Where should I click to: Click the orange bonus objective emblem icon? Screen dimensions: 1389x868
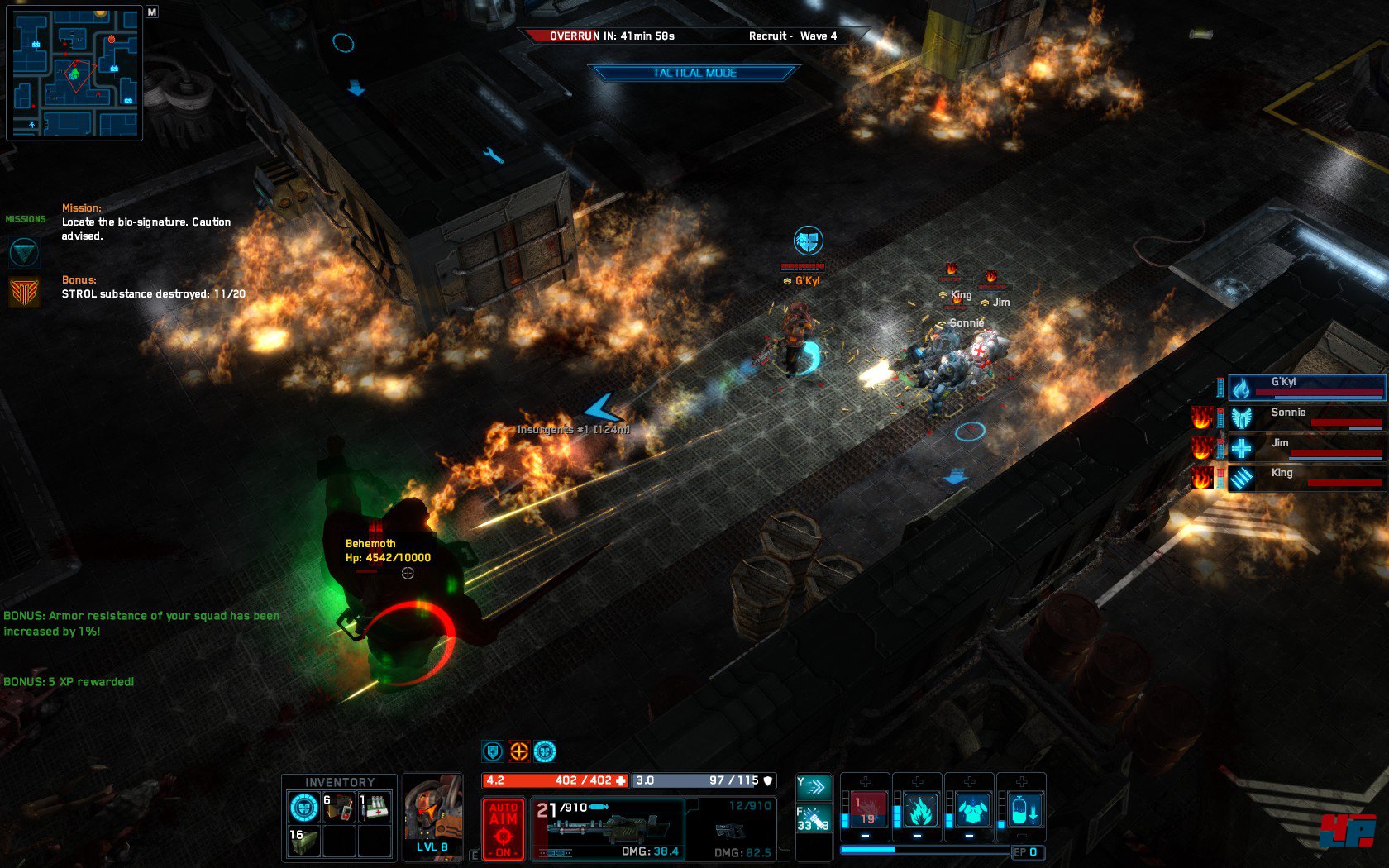click(24, 293)
